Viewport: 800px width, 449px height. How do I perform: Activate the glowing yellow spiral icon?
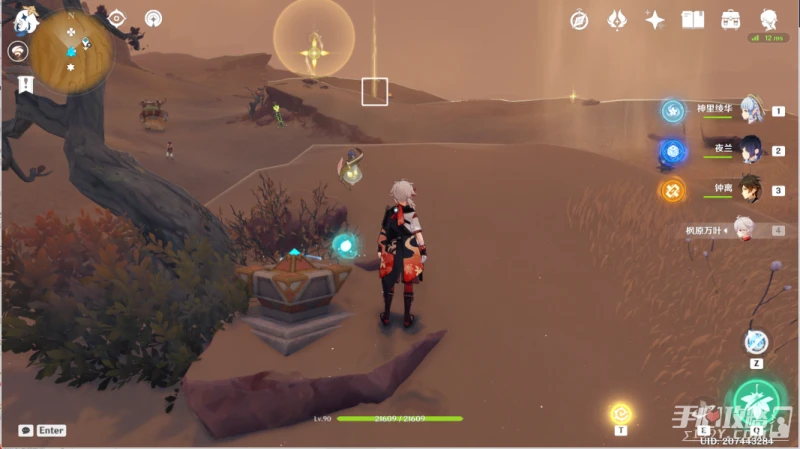[621, 411]
